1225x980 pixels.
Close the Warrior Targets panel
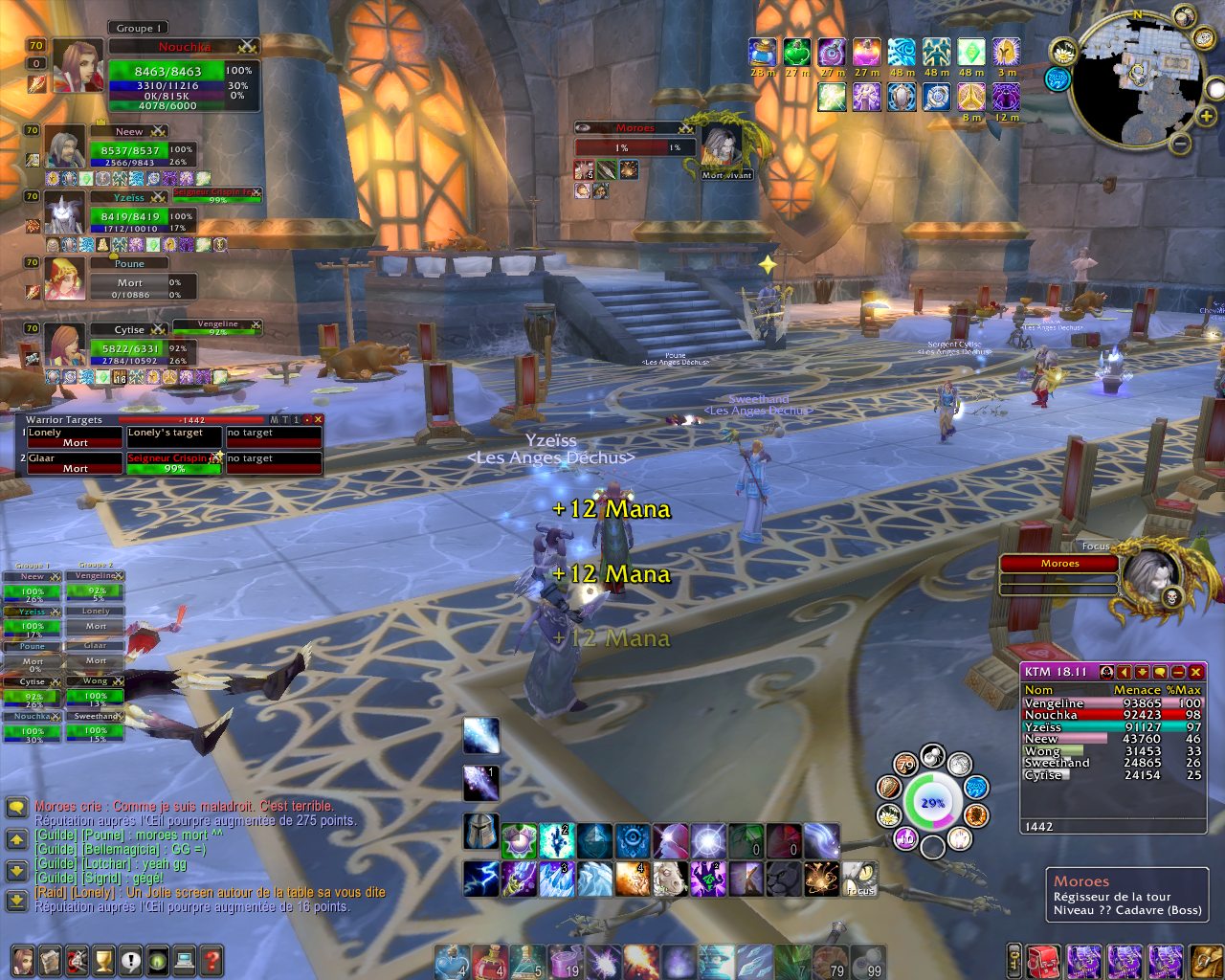319,419
